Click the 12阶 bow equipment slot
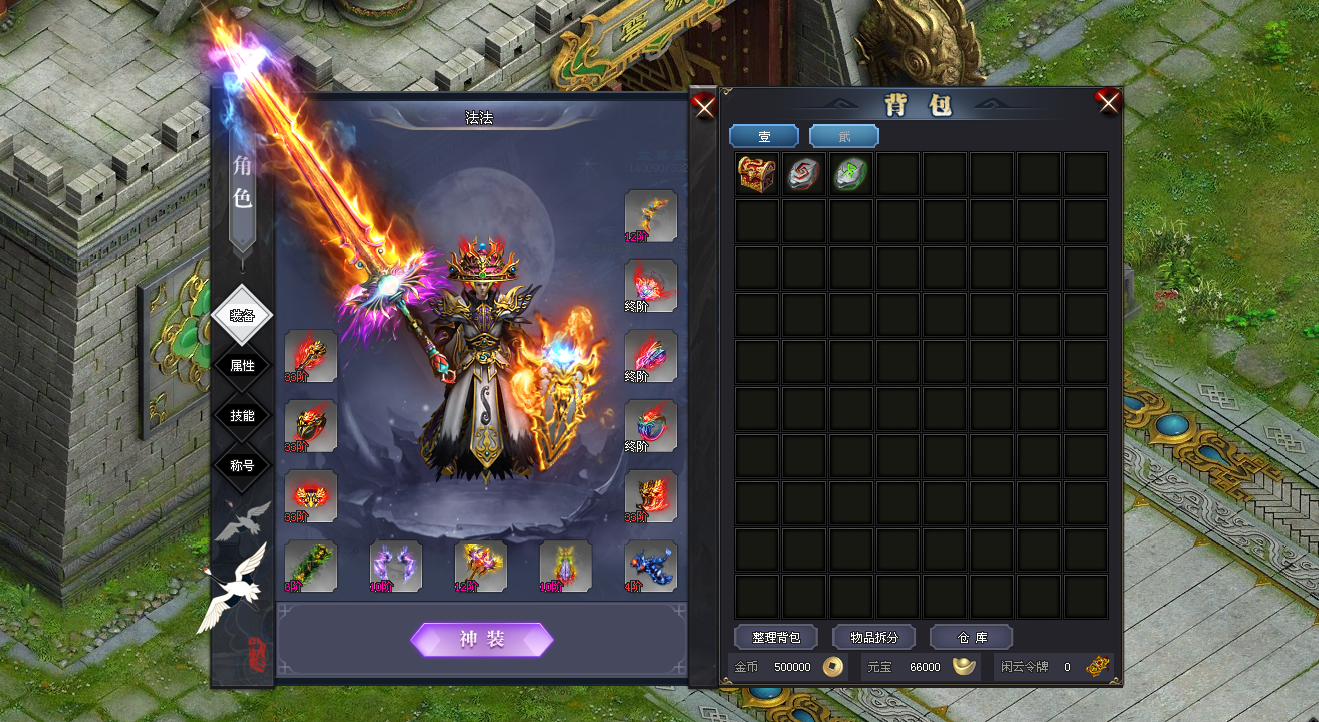This screenshot has height=722, width=1319. (x=651, y=215)
